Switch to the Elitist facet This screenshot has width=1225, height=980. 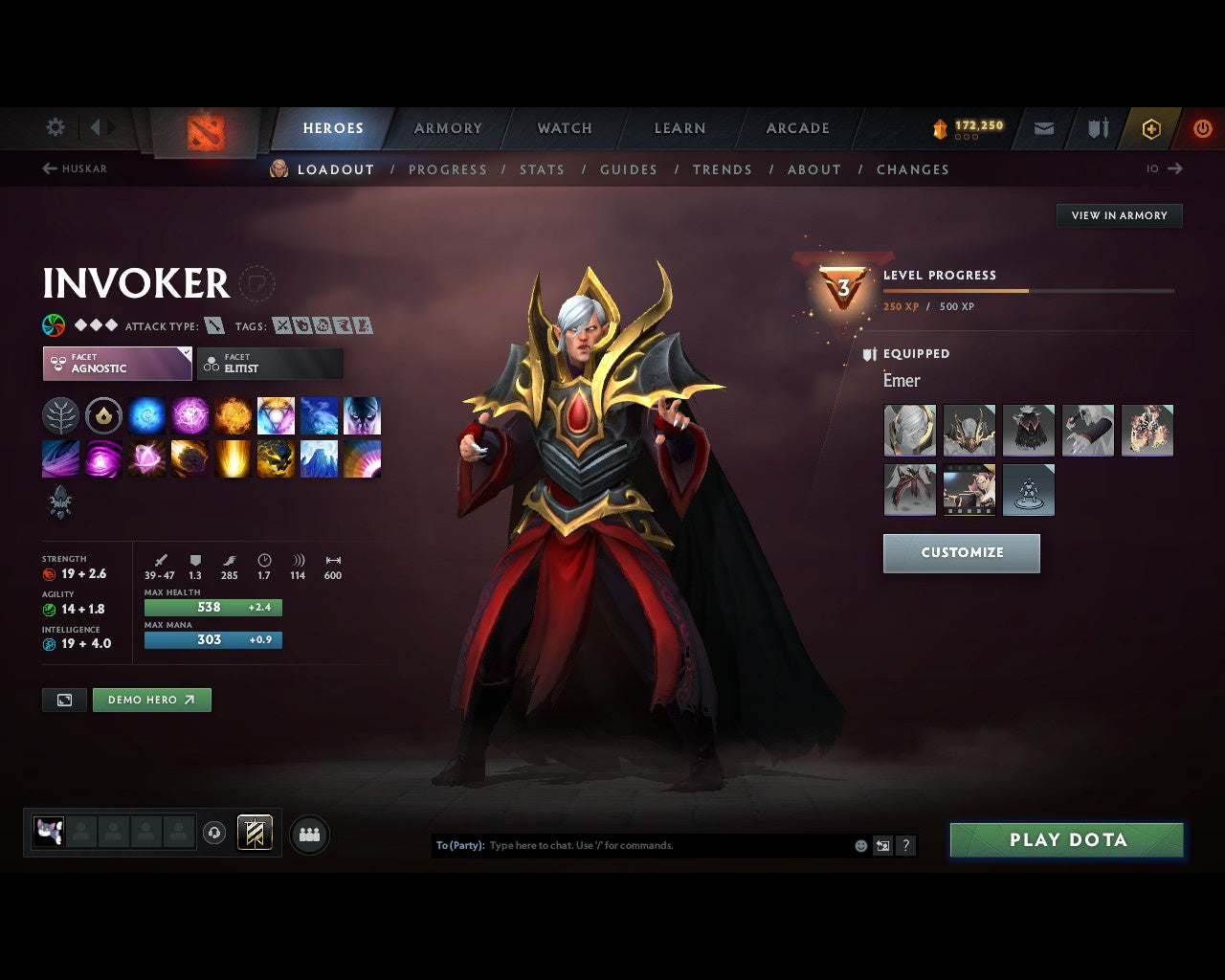point(270,364)
